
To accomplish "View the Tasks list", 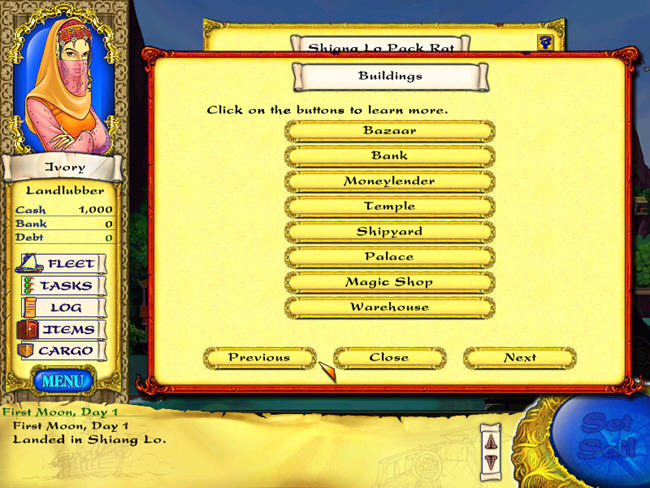I will coord(60,286).
